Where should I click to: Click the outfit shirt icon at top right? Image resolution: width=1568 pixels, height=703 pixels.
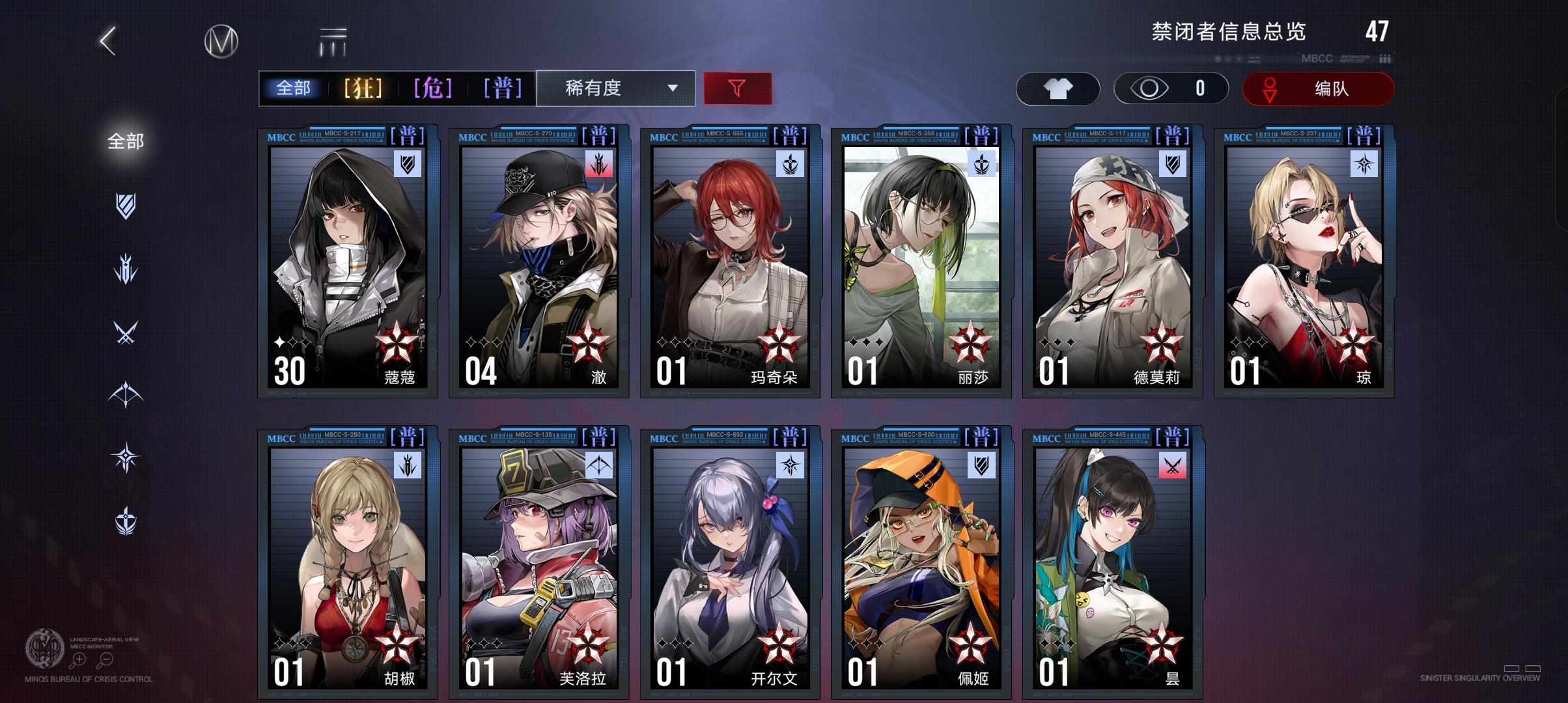click(1059, 88)
